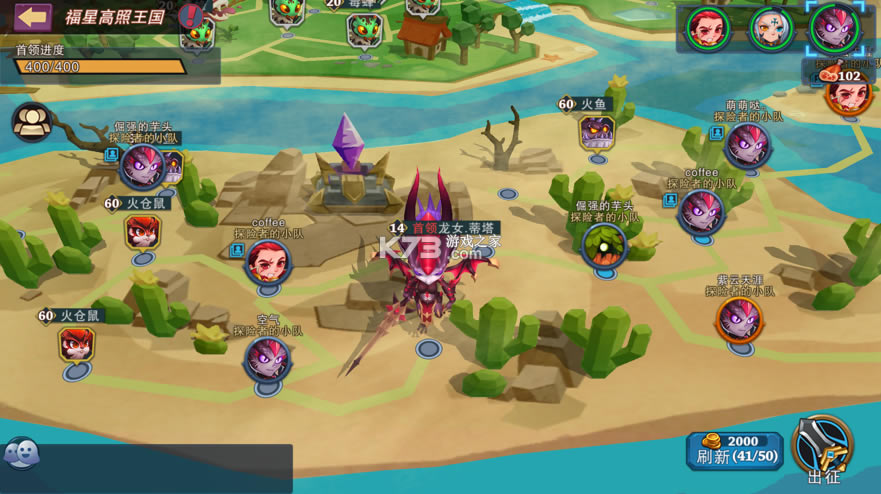Select 紫云天涯's explorer squad portrait

pos(740,320)
